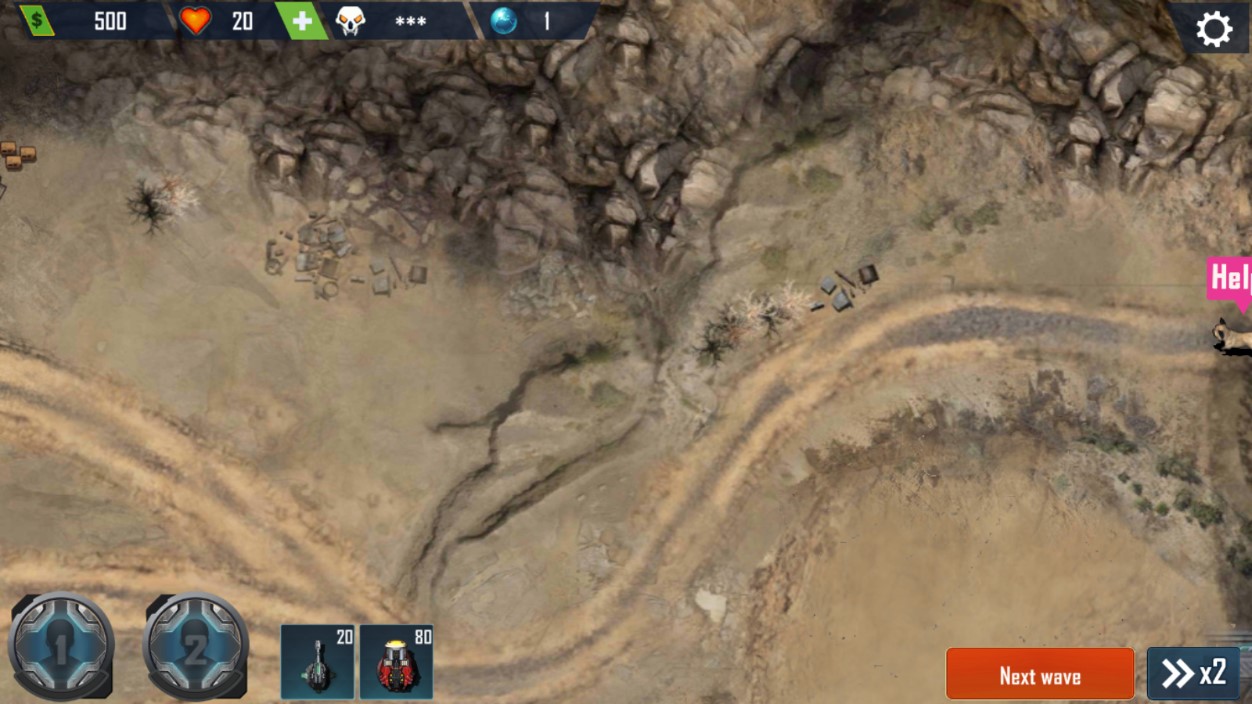Screen dimensions: 1252x704
Task: Toggle the x2 fast-forward speed
Action: pyautogui.click(x=1194, y=674)
